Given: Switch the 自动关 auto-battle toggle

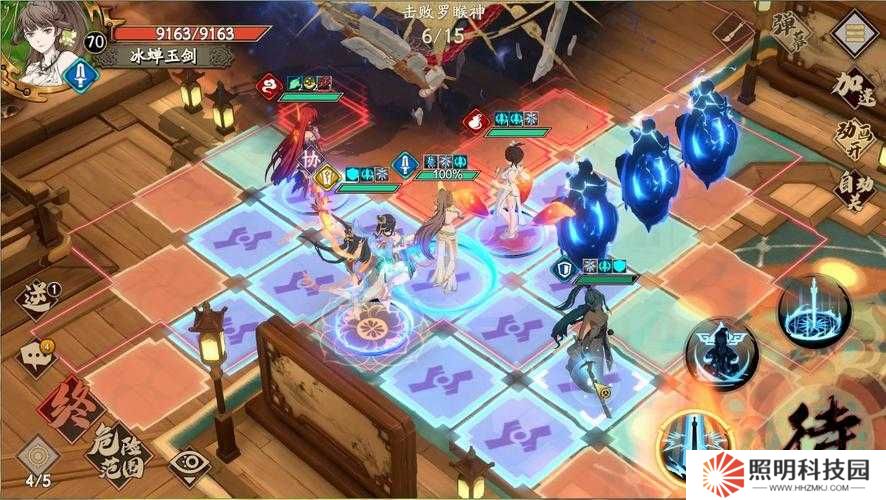Looking at the screenshot, I should [x=857, y=188].
